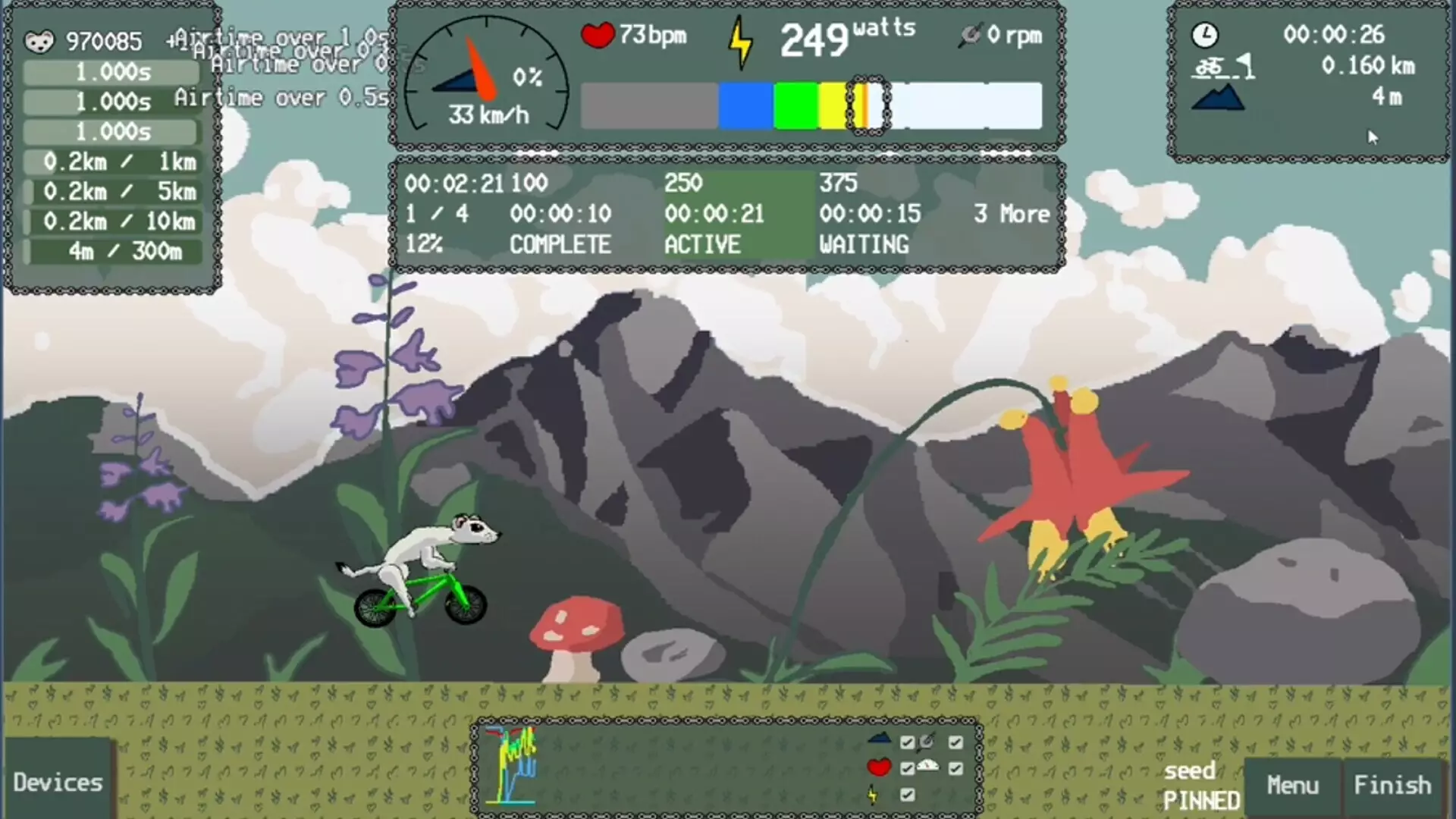The image size is (1456, 819).
Task: Expand the 3 More upcoming intervals
Action: [1011, 214]
